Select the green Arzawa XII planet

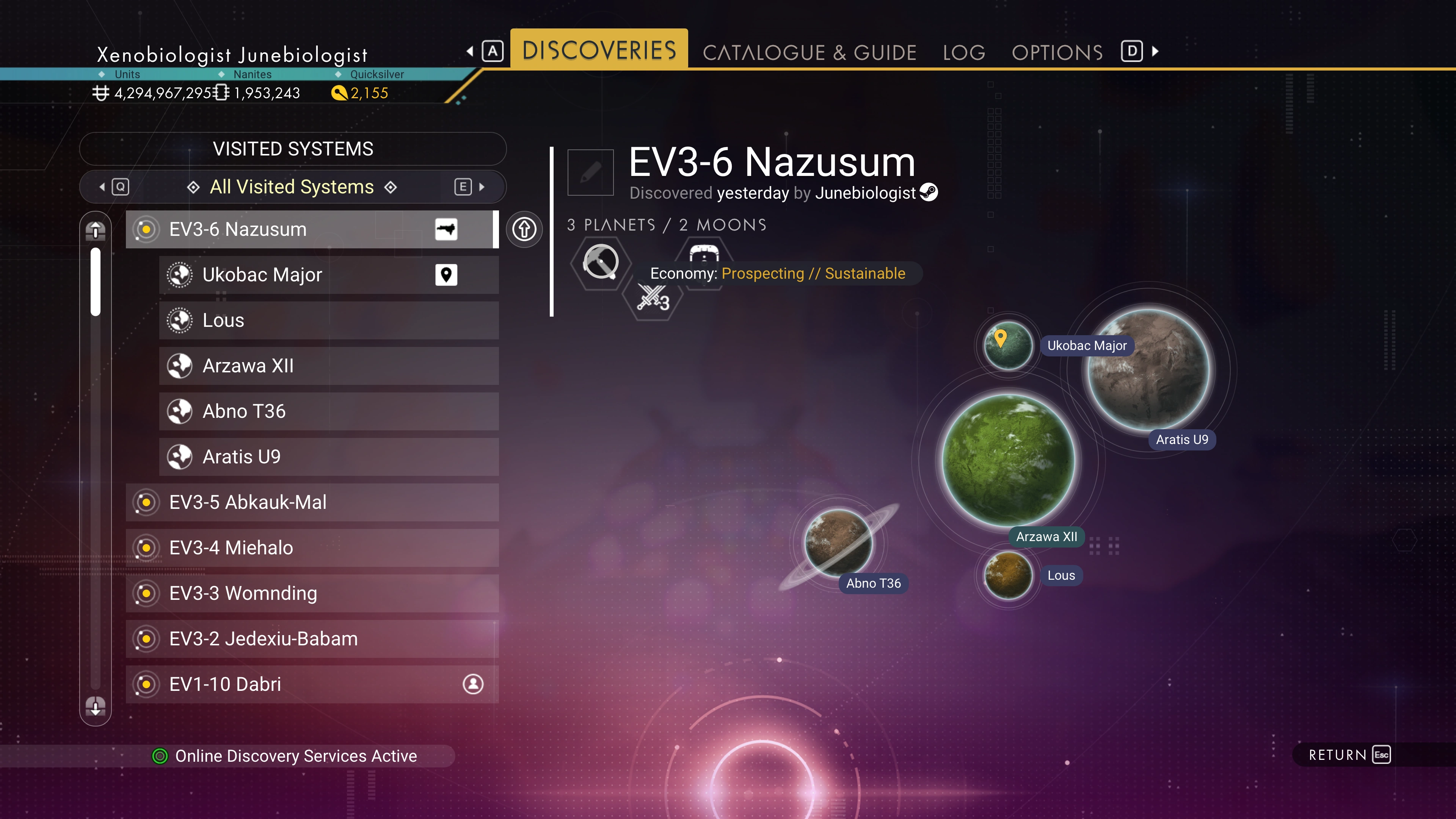click(x=1008, y=460)
